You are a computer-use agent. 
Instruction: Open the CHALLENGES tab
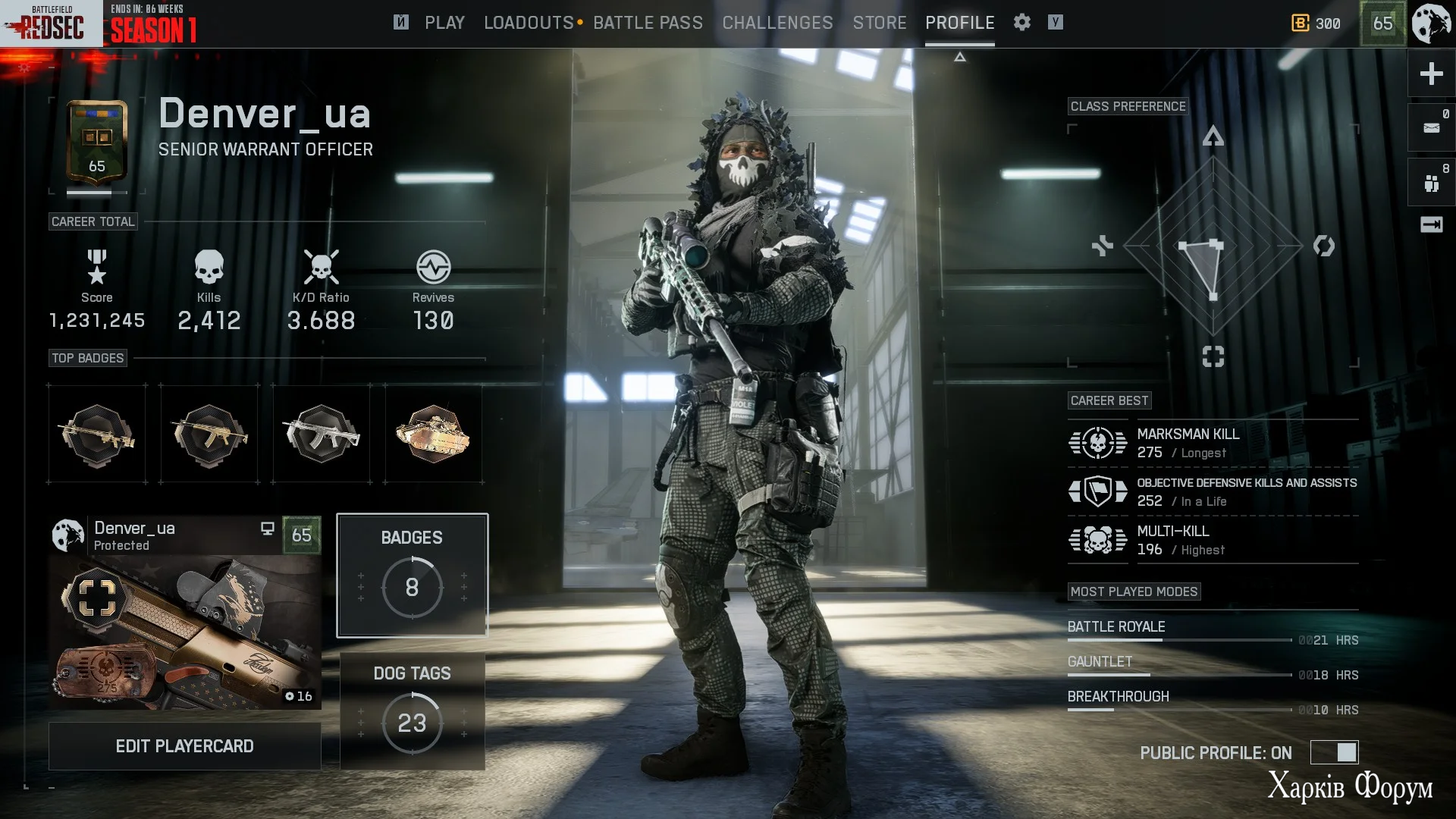coord(777,23)
